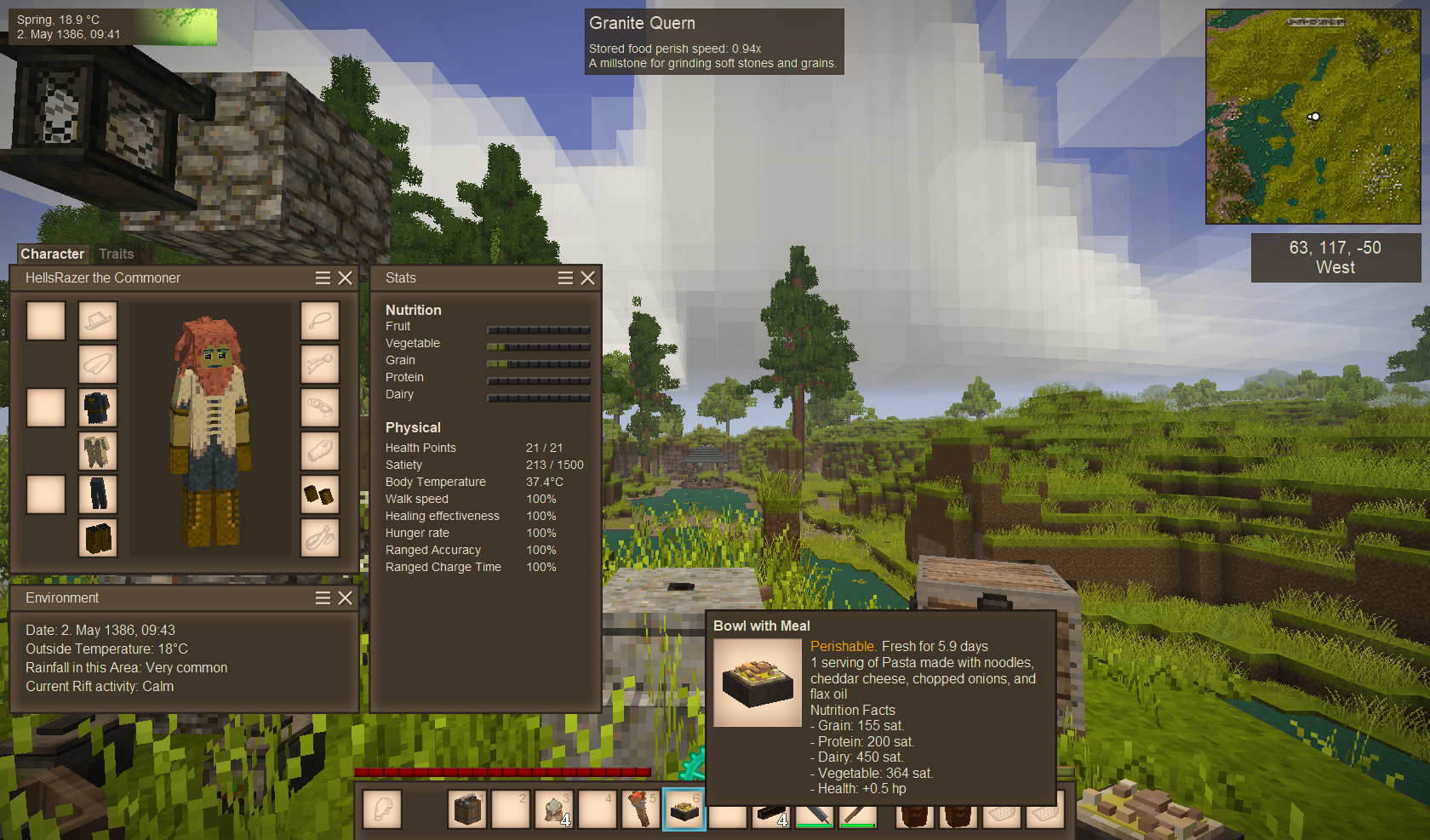Click the empty off-hand slot beside hotbar
Screen dimensions: 1430x840
tap(382, 809)
